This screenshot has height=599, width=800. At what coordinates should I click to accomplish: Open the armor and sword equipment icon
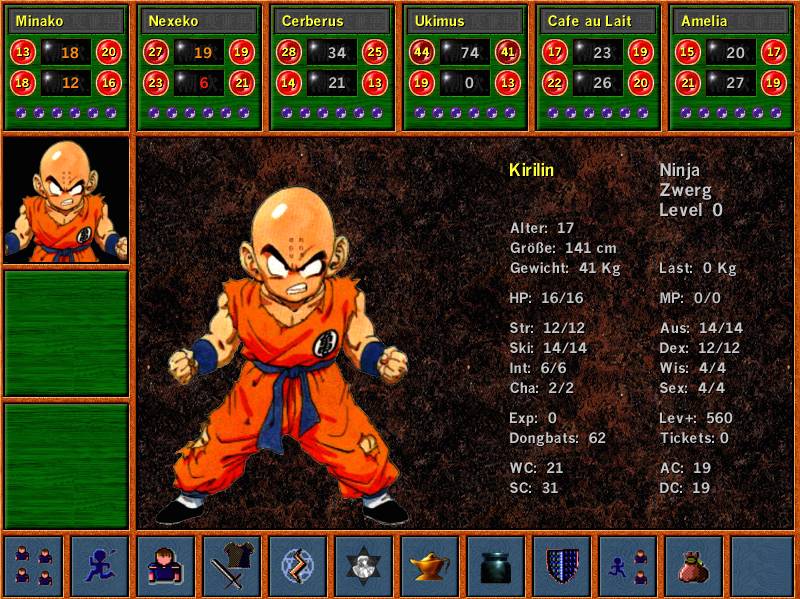231,566
